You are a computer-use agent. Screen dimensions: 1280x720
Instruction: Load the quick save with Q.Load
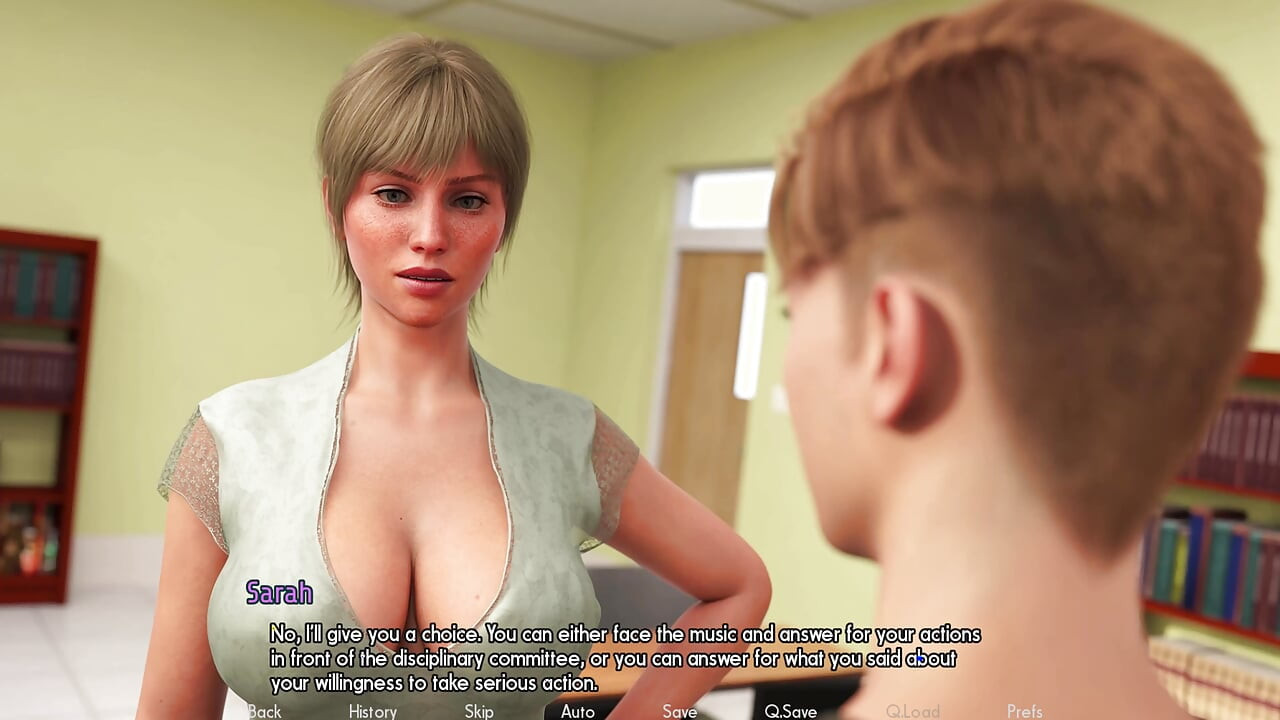(x=913, y=711)
